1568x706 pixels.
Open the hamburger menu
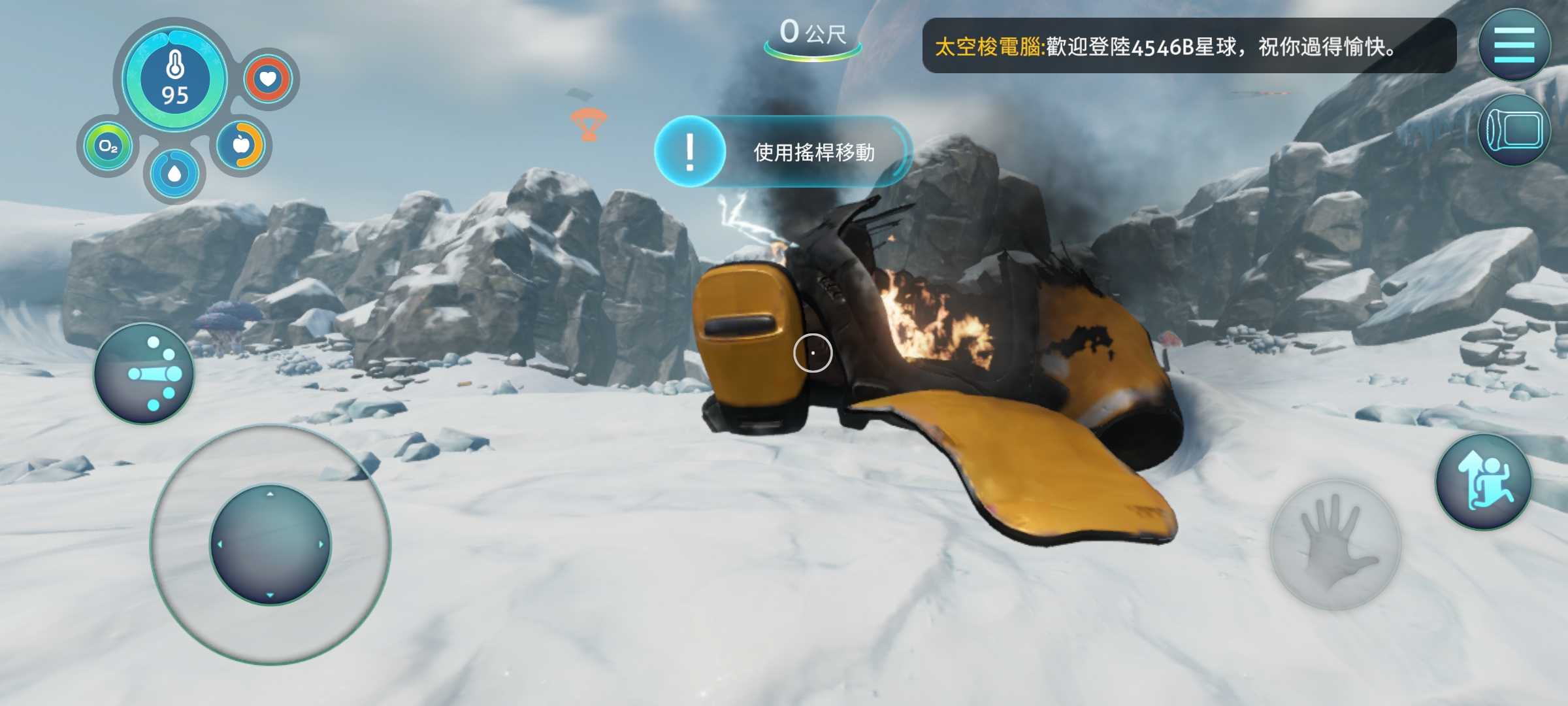pos(1514,44)
